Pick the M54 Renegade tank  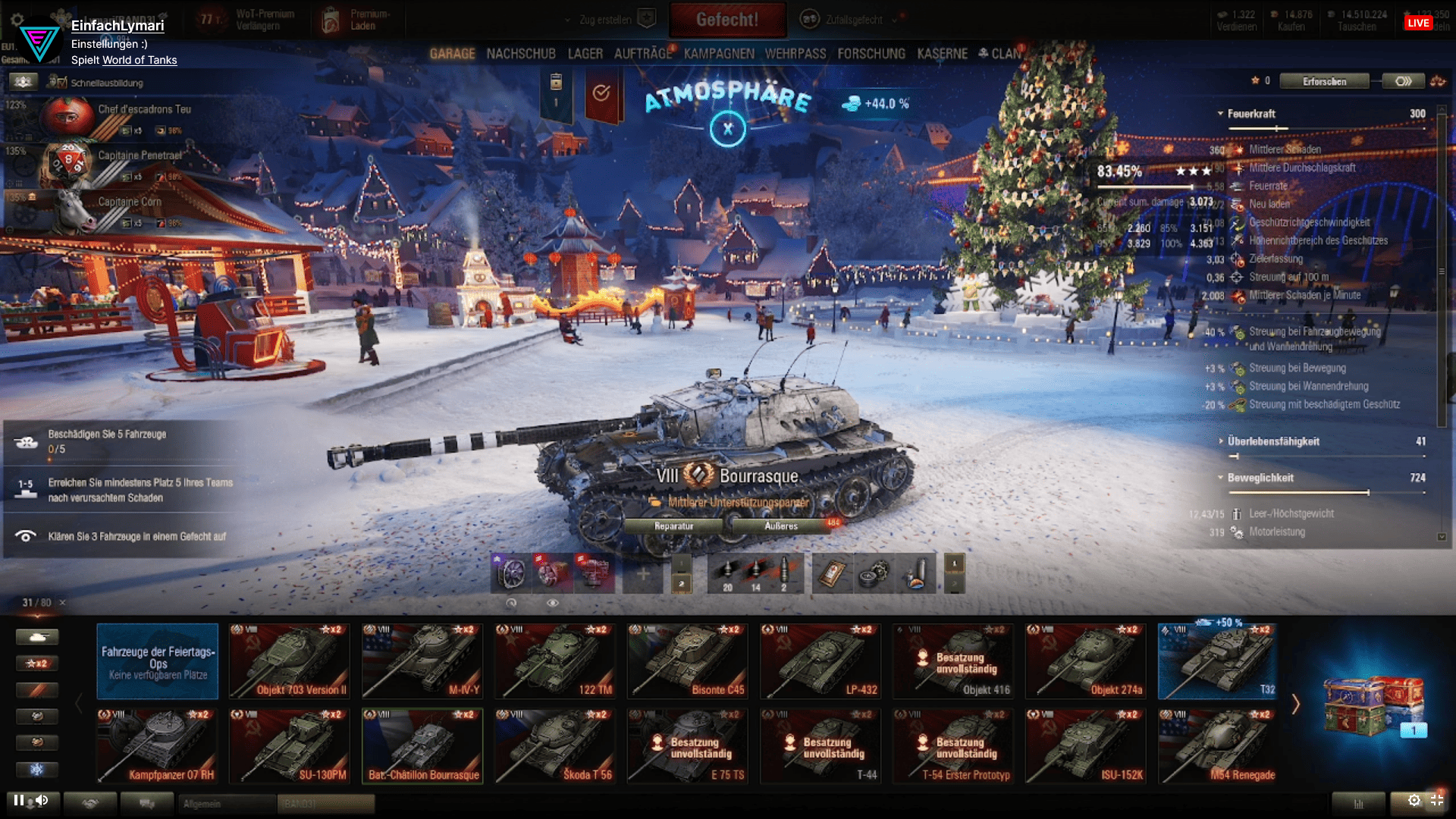(1218, 746)
